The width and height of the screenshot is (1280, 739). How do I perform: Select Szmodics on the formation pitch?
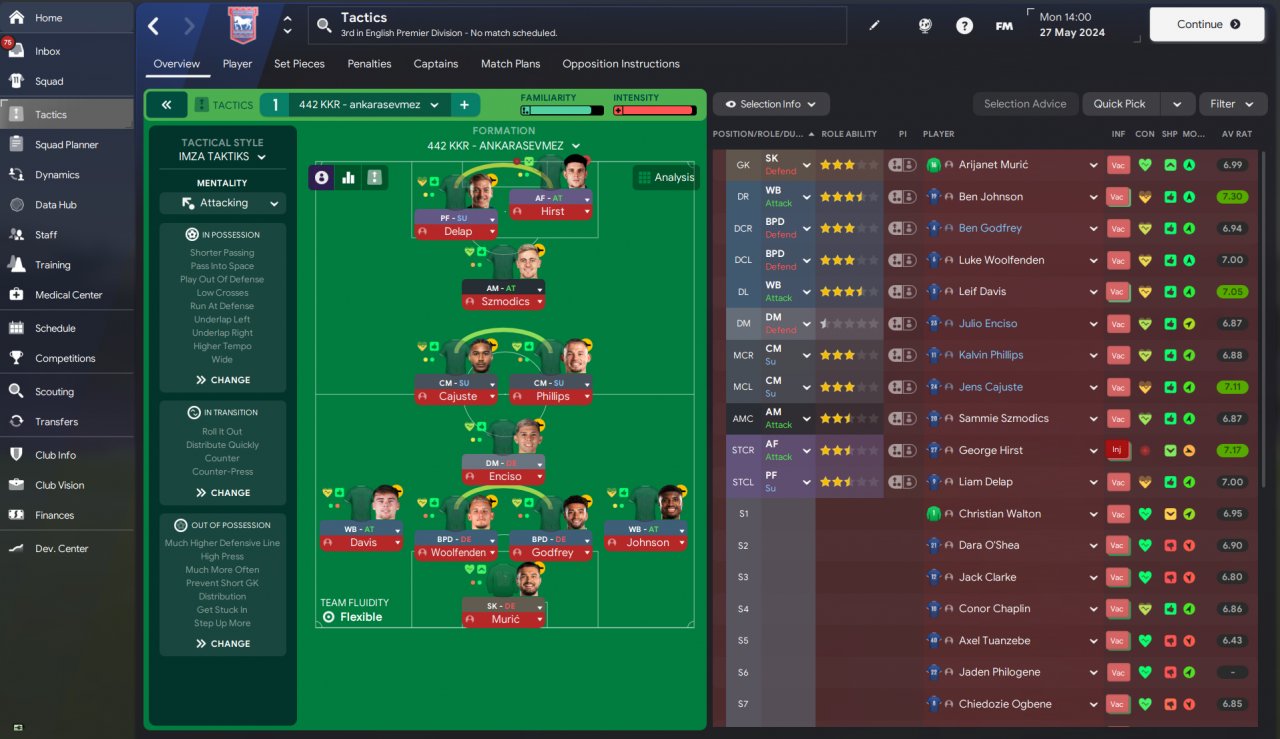(505, 301)
